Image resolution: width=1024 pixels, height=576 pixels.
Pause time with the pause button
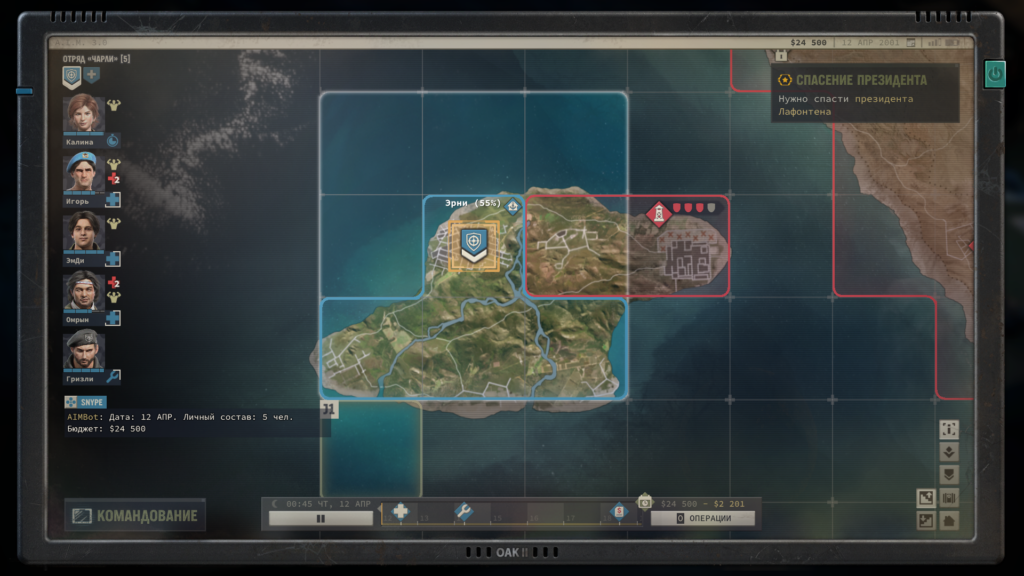click(320, 519)
